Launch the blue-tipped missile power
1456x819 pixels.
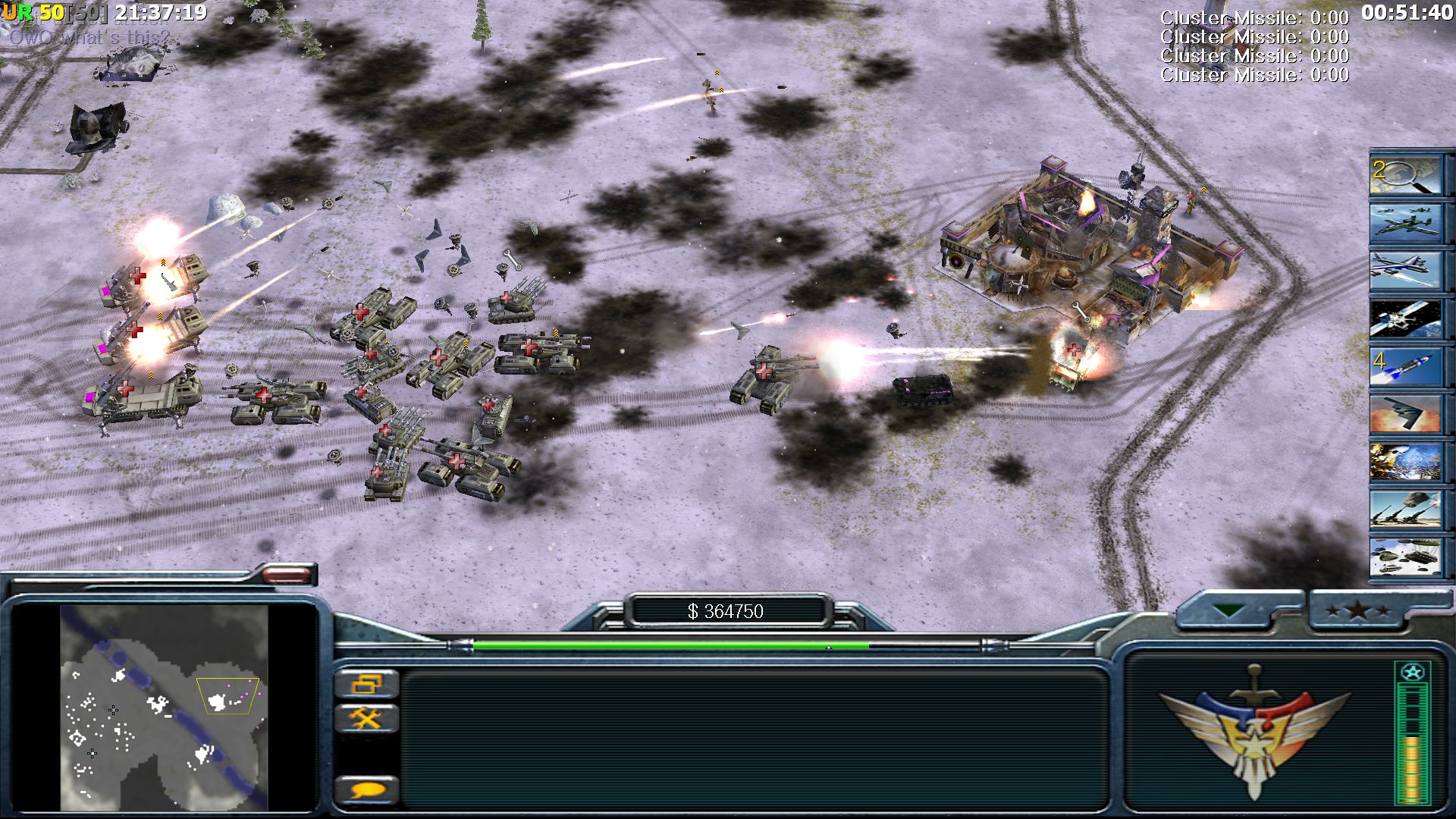(1405, 367)
